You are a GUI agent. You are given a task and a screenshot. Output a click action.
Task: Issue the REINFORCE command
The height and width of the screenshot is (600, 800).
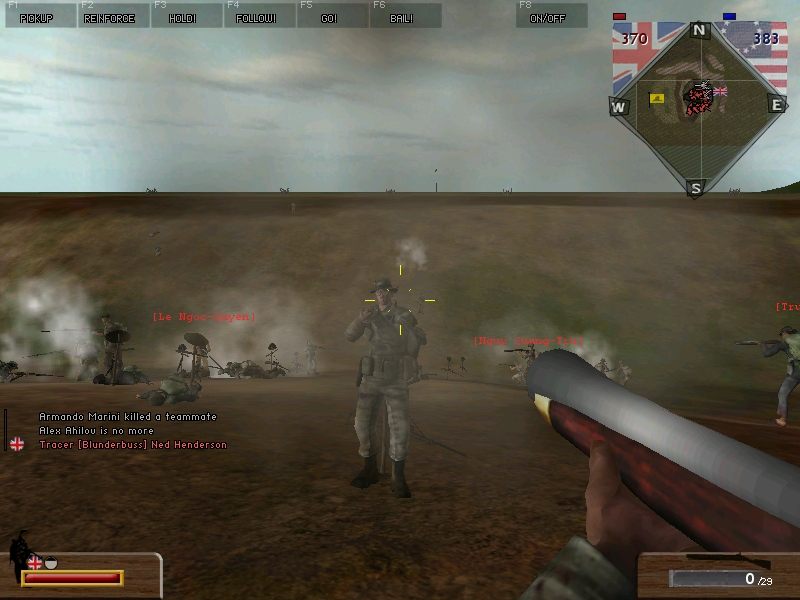coord(110,16)
